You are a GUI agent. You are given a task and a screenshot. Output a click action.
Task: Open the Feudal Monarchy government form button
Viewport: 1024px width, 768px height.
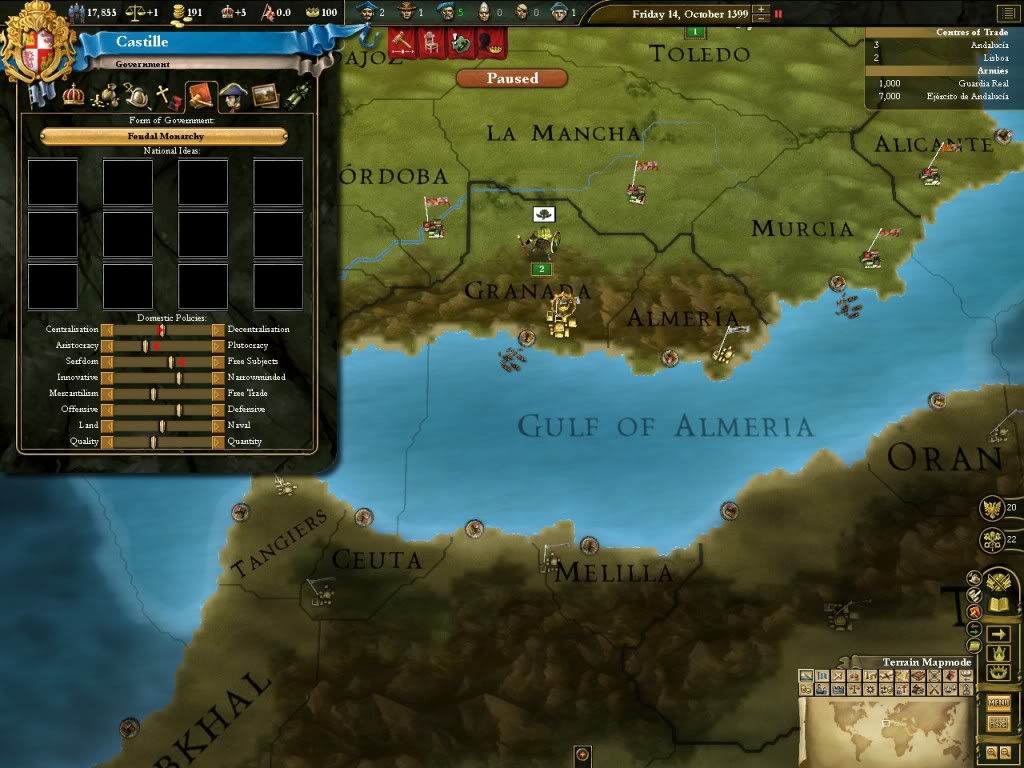pos(164,136)
